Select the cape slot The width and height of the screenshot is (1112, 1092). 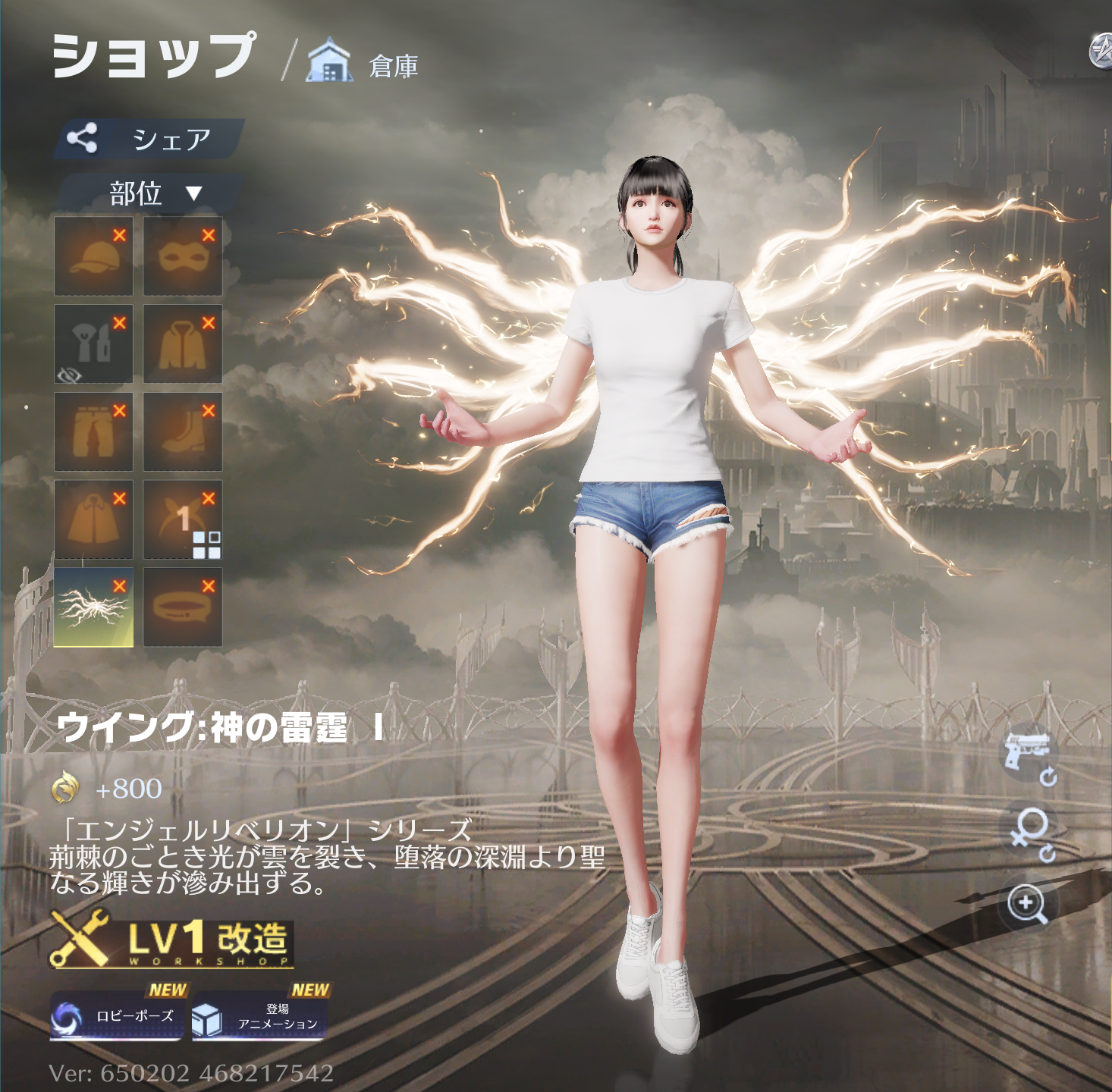pyautogui.click(x=93, y=520)
